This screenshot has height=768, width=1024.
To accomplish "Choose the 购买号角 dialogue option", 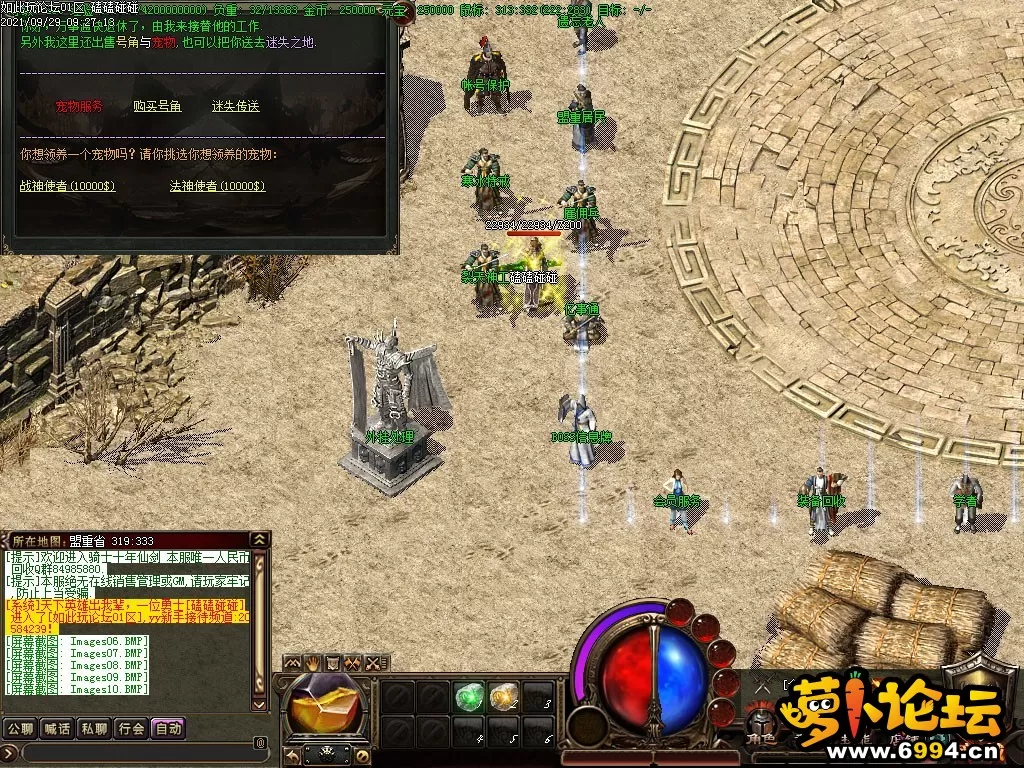I will click(x=157, y=106).
